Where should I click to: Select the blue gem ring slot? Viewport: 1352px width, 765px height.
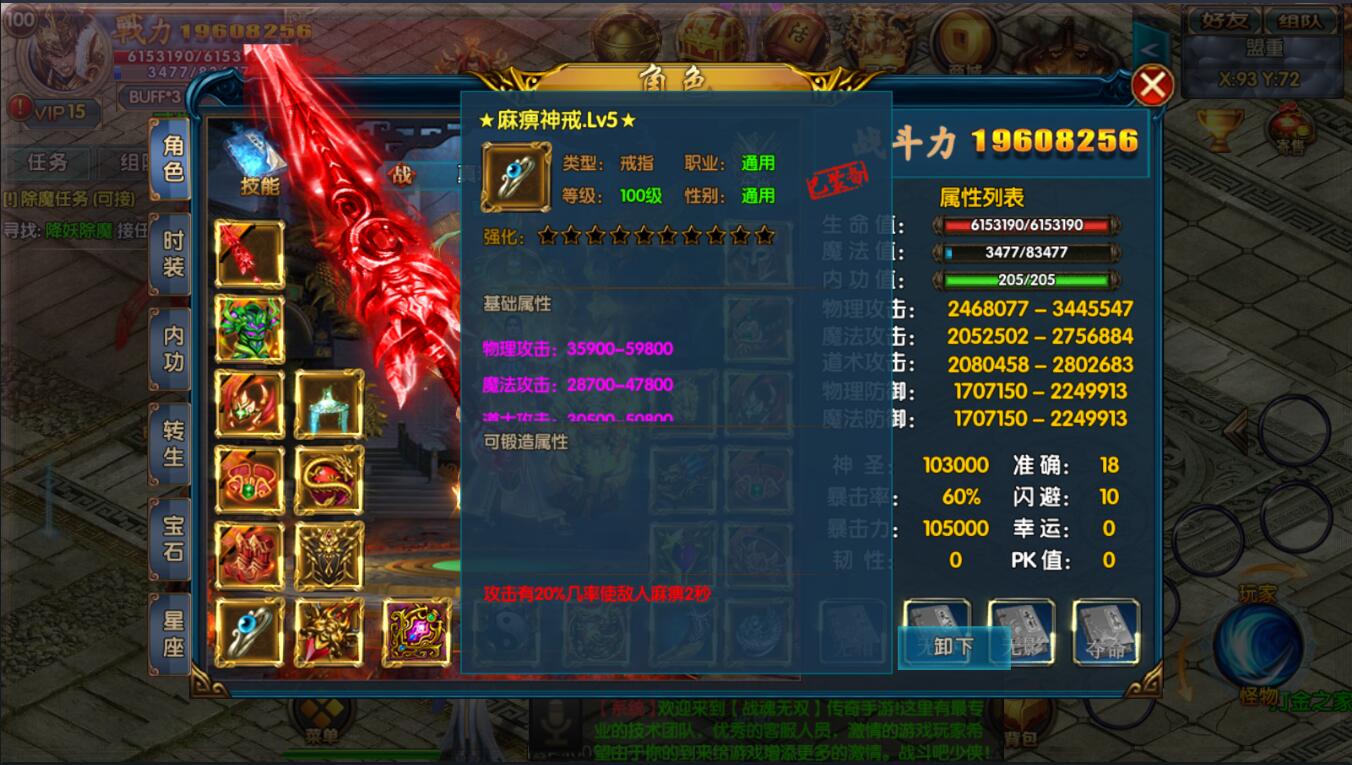coord(250,631)
